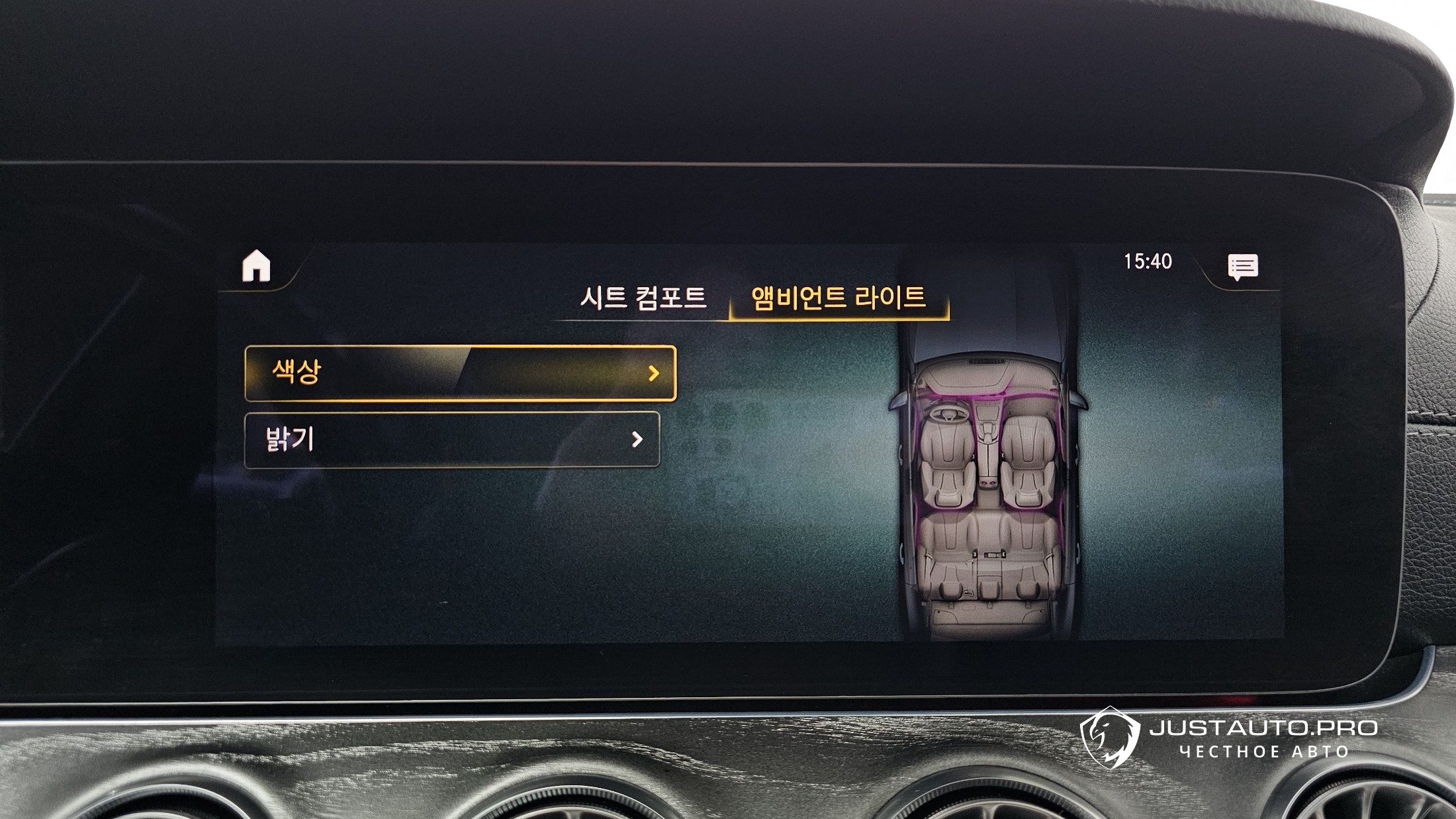The height and width of the screenshot is (819, 1456).
Task: Open the 밝기 brightness menu entry
Action: 452,440
